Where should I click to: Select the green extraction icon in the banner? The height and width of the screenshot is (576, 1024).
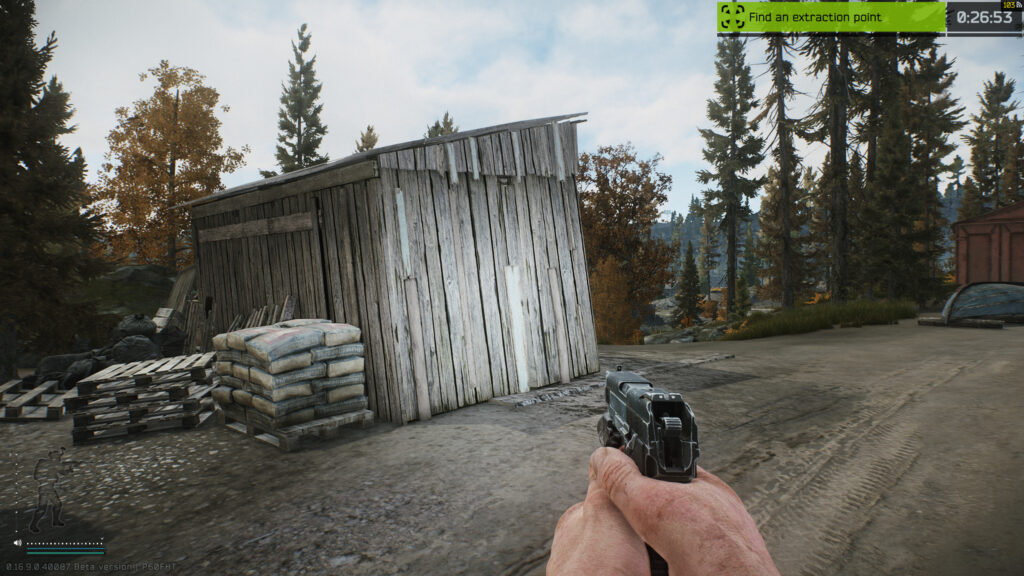click(x=733, y=16)
